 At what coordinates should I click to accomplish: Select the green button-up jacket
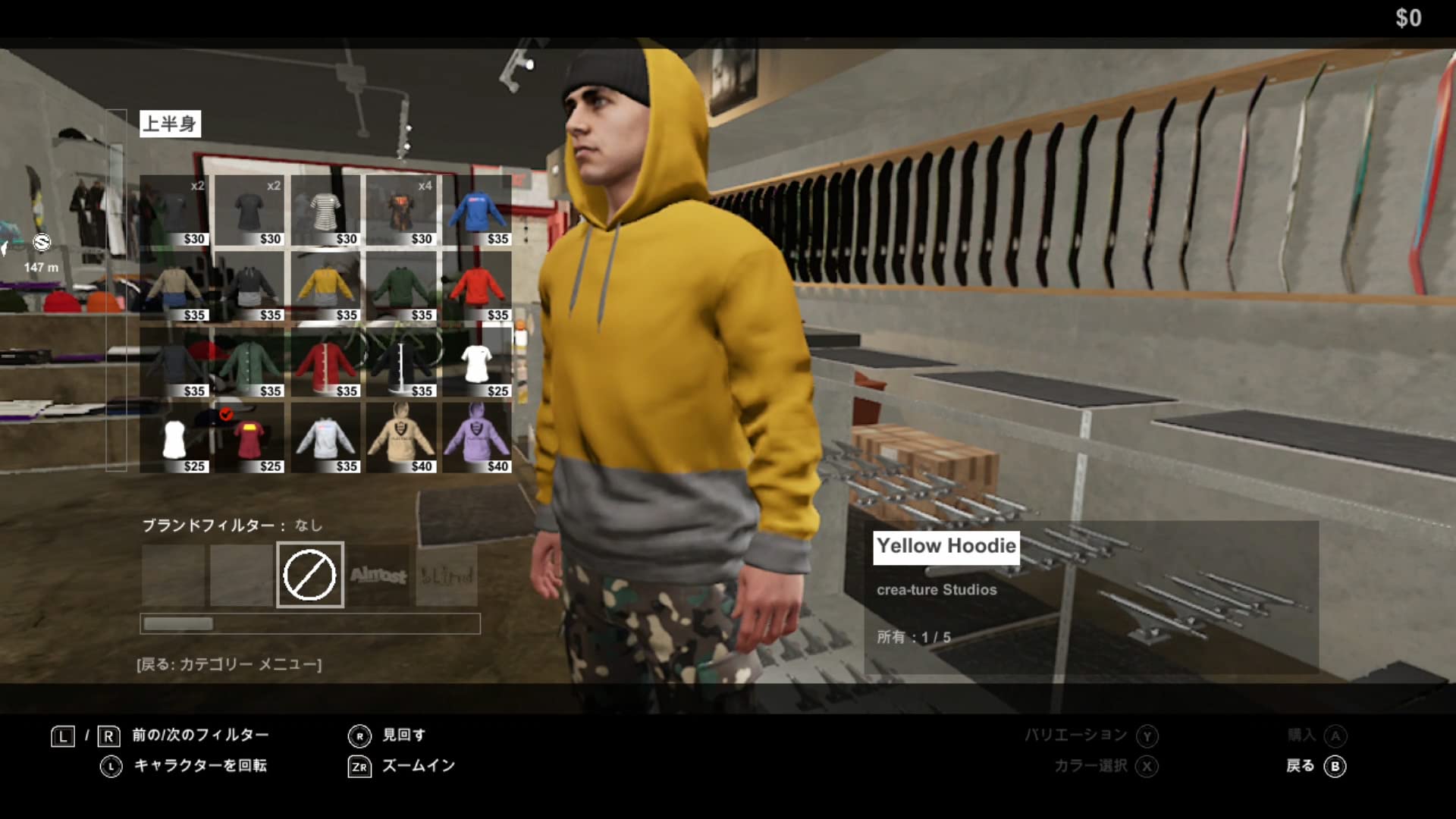pos(249,362)
